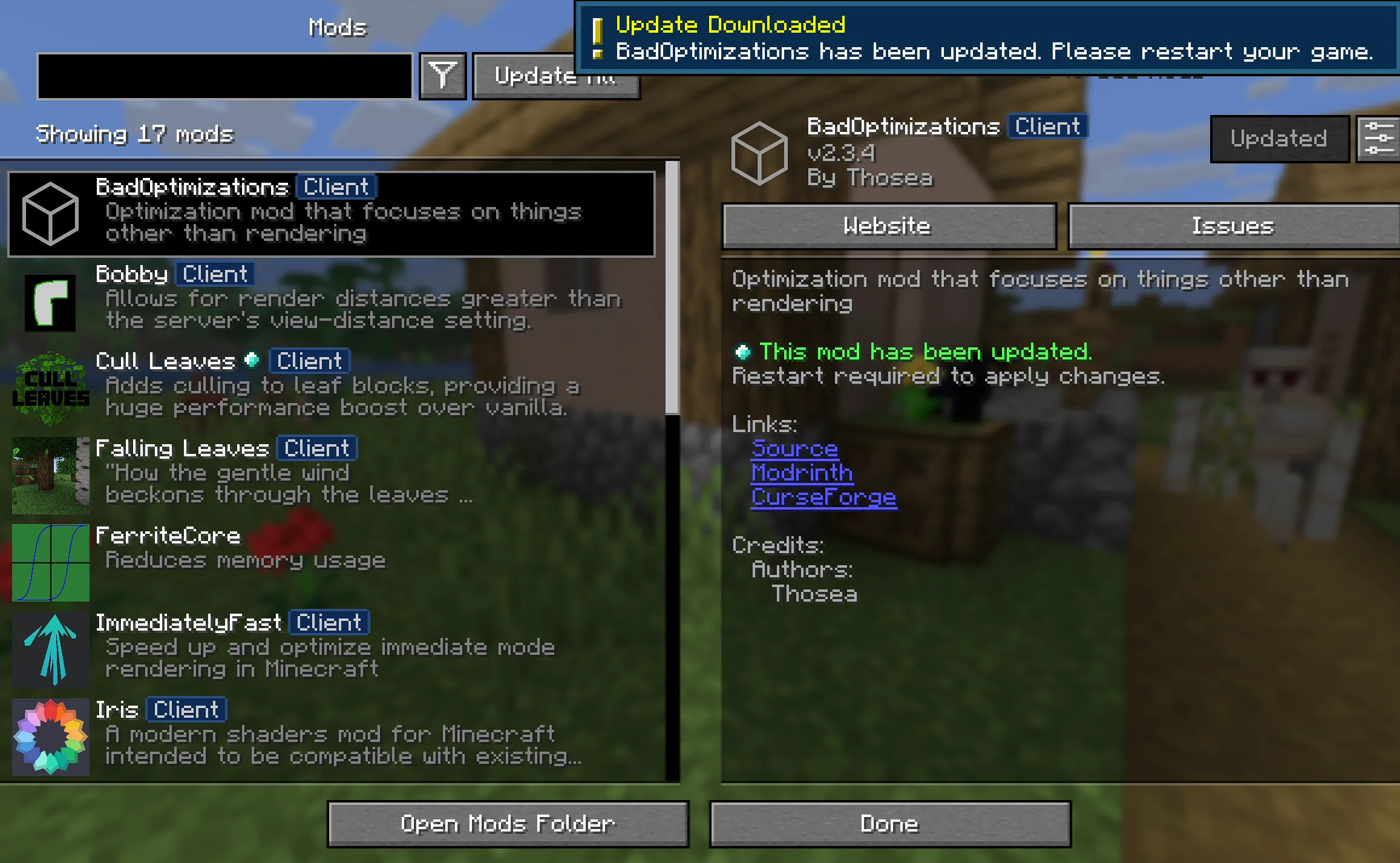Screen dimensions: 1400x863
Task: Open the CurseForge link
Action: [x=823, y=497]
